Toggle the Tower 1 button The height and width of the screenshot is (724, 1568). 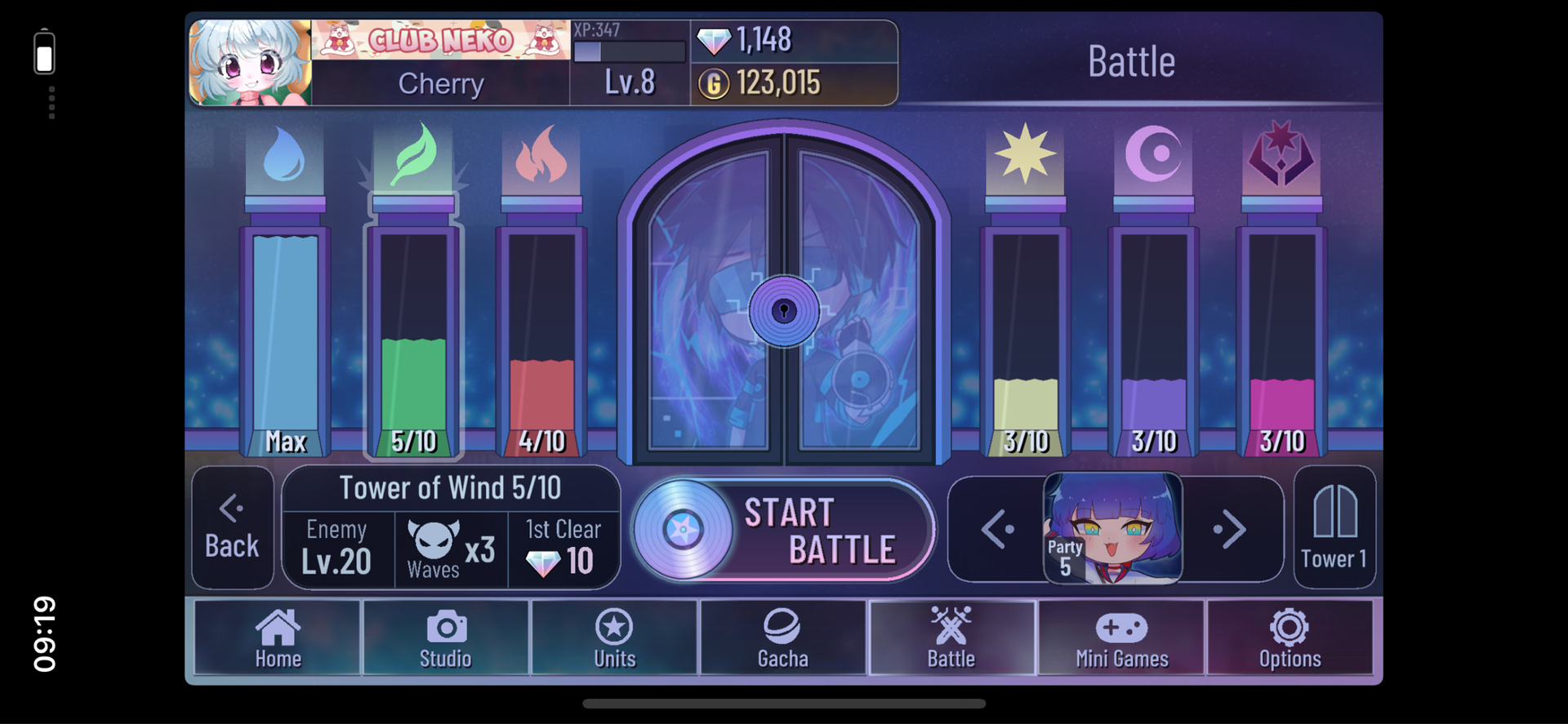click(x=1334, y=527)
